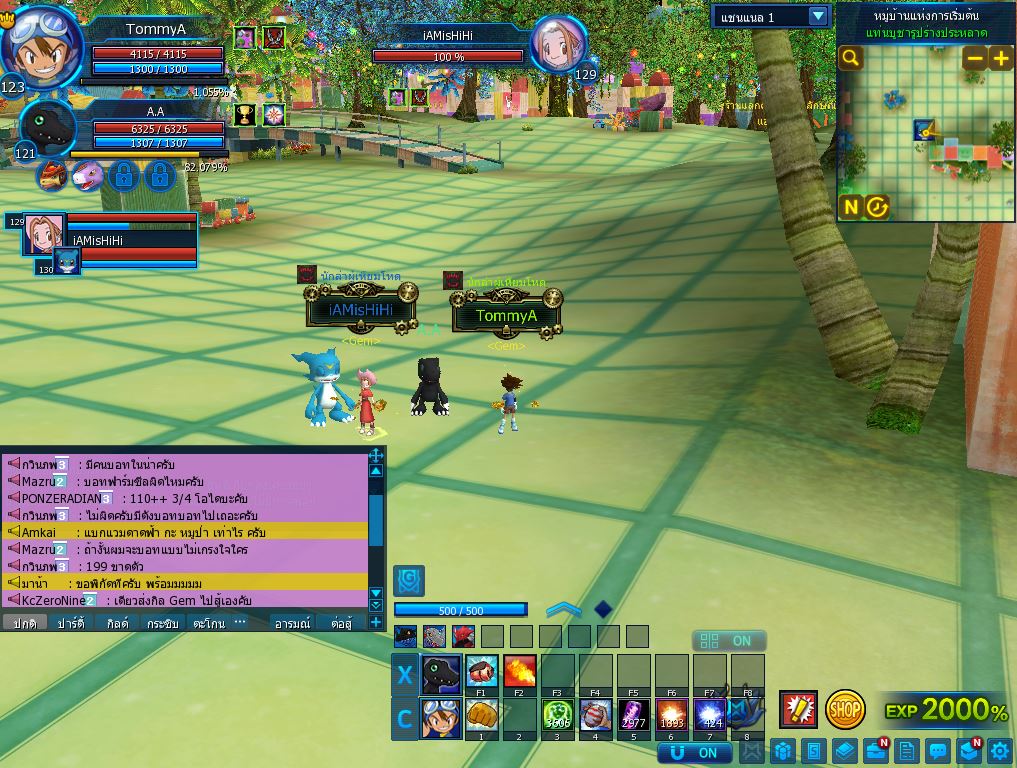Zoom out the minimap with minus button
This screenshot has height=768, width=1017.
(x=975, y=58)
